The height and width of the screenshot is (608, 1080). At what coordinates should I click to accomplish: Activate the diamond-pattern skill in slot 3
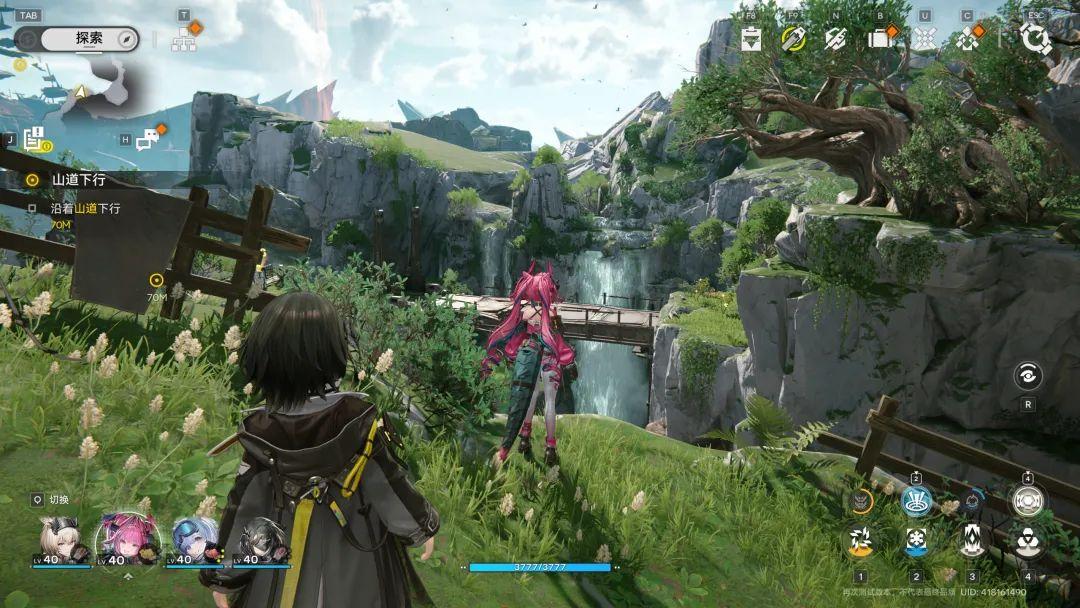pyautogui.click(x=972, y=541)
